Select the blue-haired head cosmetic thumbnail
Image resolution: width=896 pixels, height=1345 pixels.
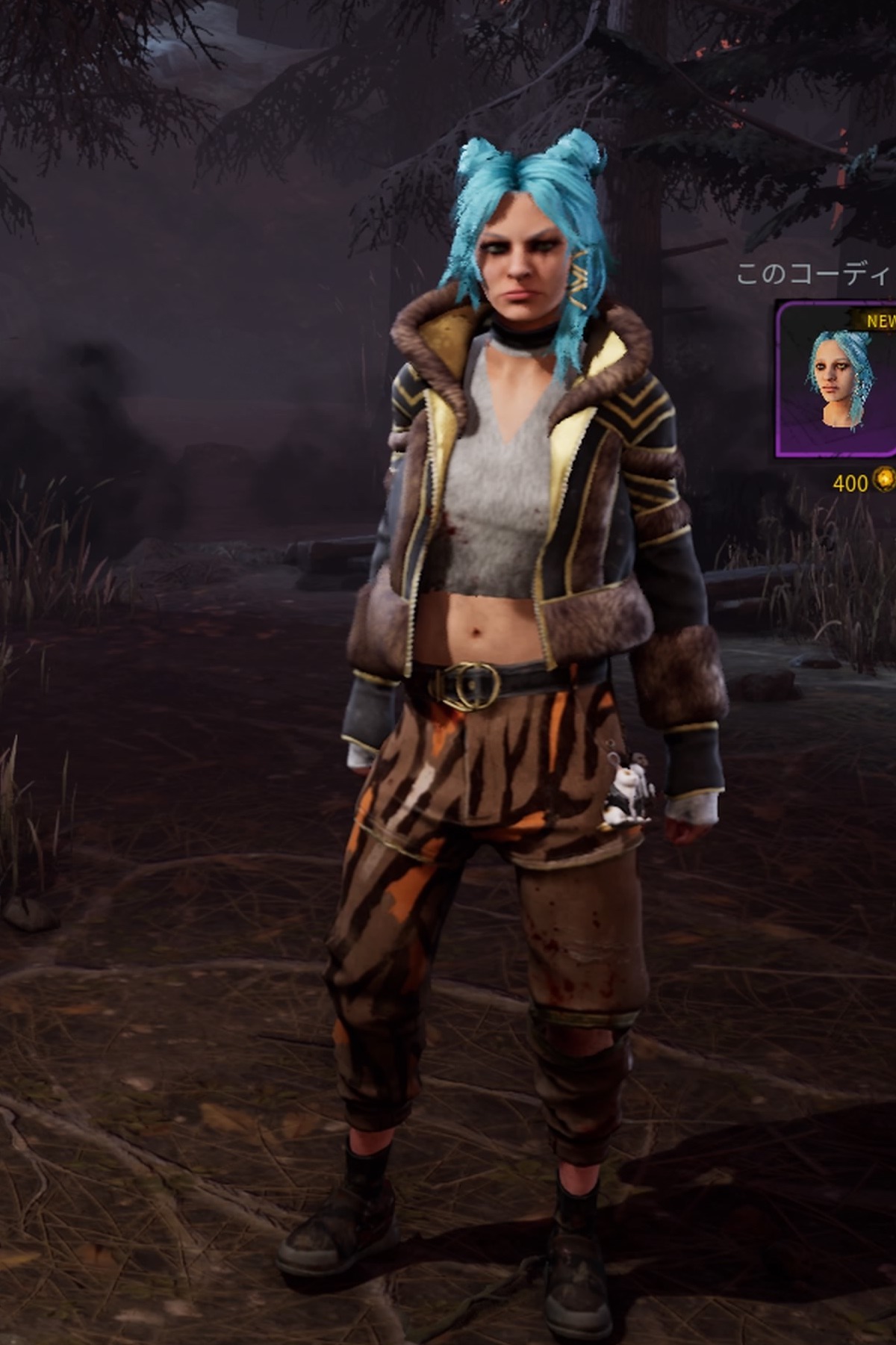click(x=838, y=379)
